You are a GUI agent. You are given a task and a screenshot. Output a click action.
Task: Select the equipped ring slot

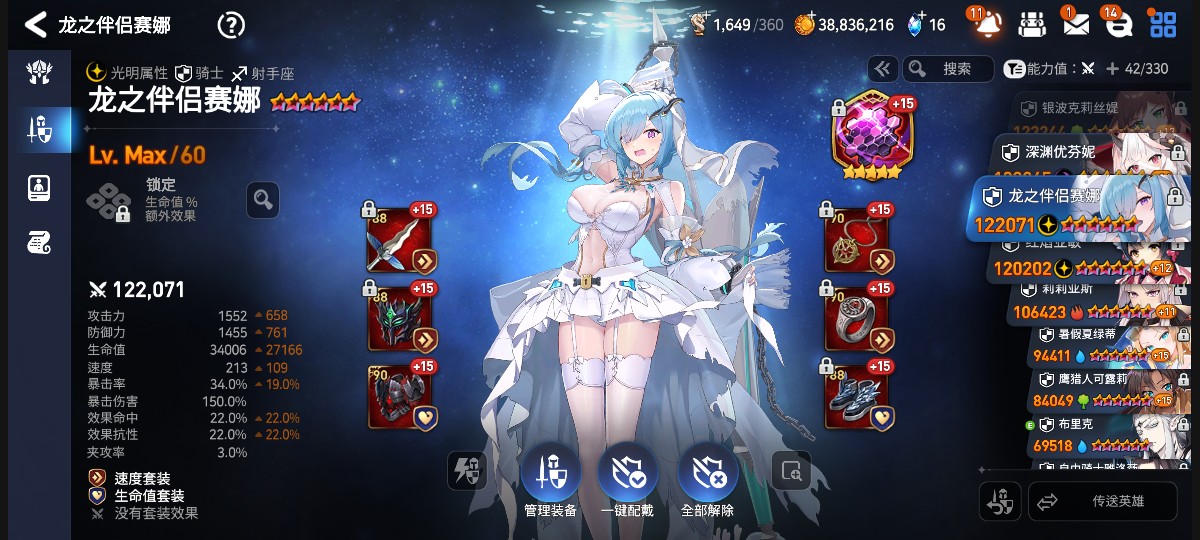tap(857, 319)
